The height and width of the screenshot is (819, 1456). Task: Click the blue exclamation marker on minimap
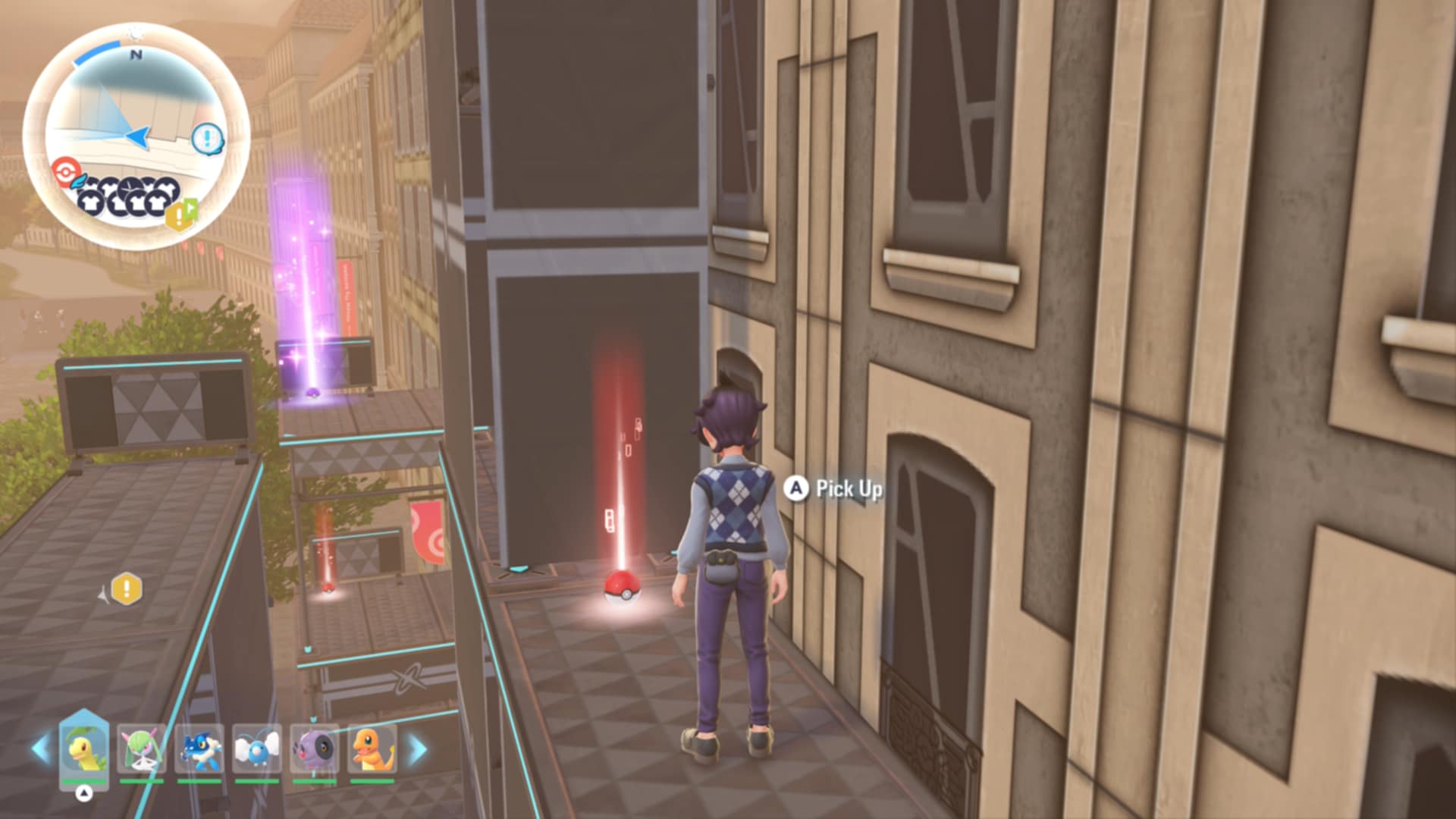(207, 138)
